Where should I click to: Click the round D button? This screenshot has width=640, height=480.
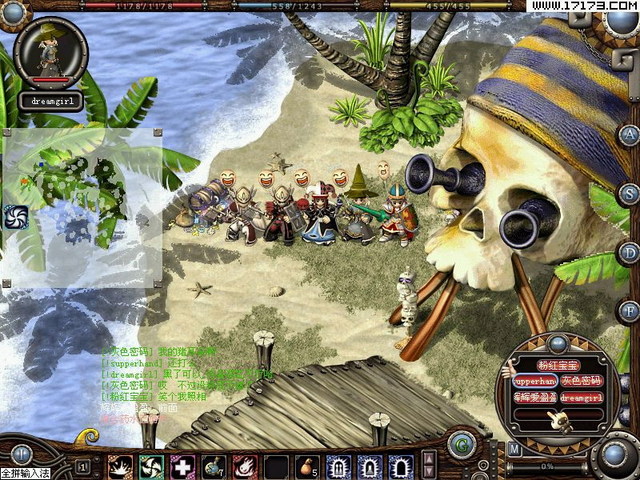click(628, 251)
